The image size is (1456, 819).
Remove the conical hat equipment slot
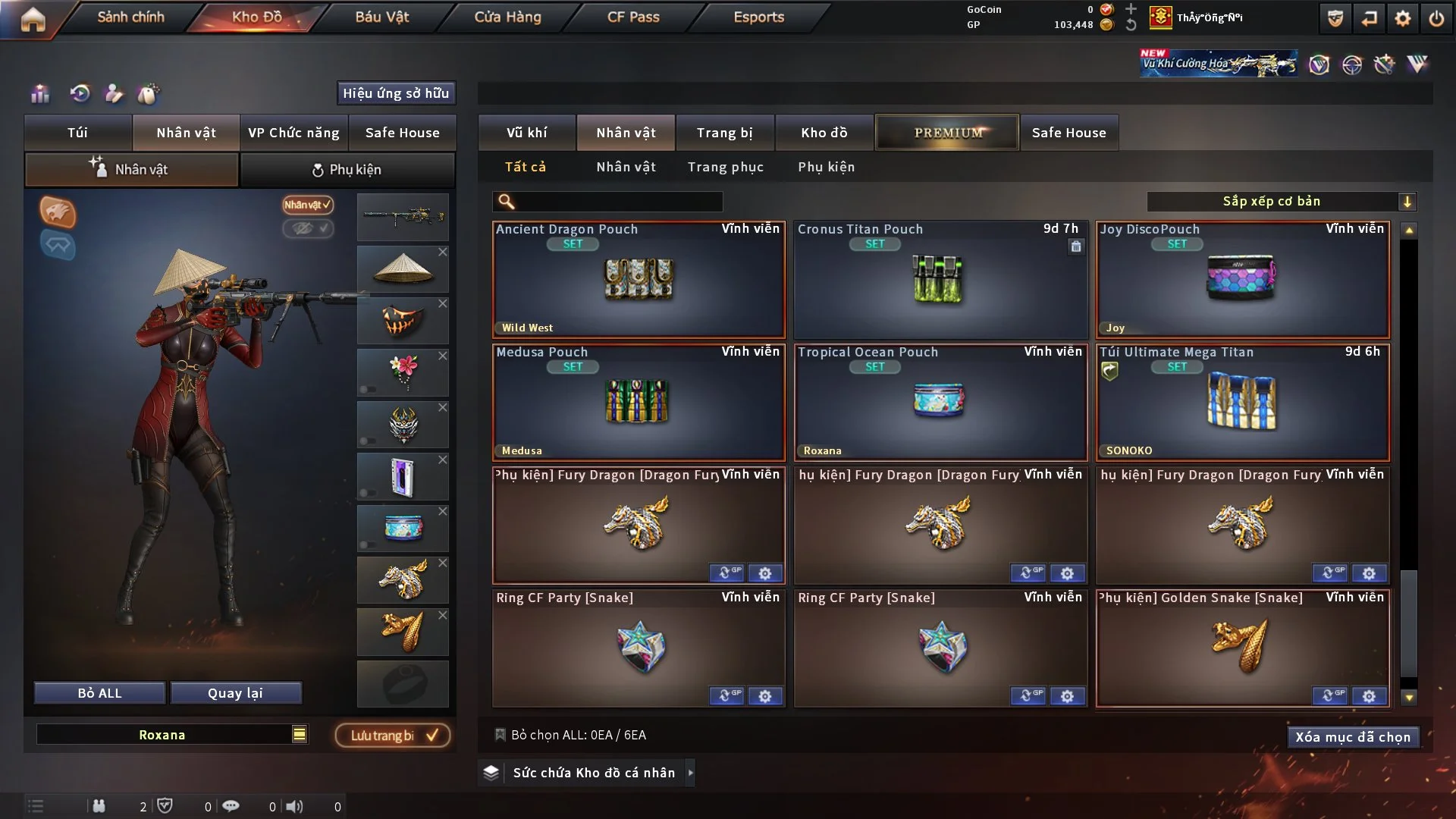click(443, 252)
